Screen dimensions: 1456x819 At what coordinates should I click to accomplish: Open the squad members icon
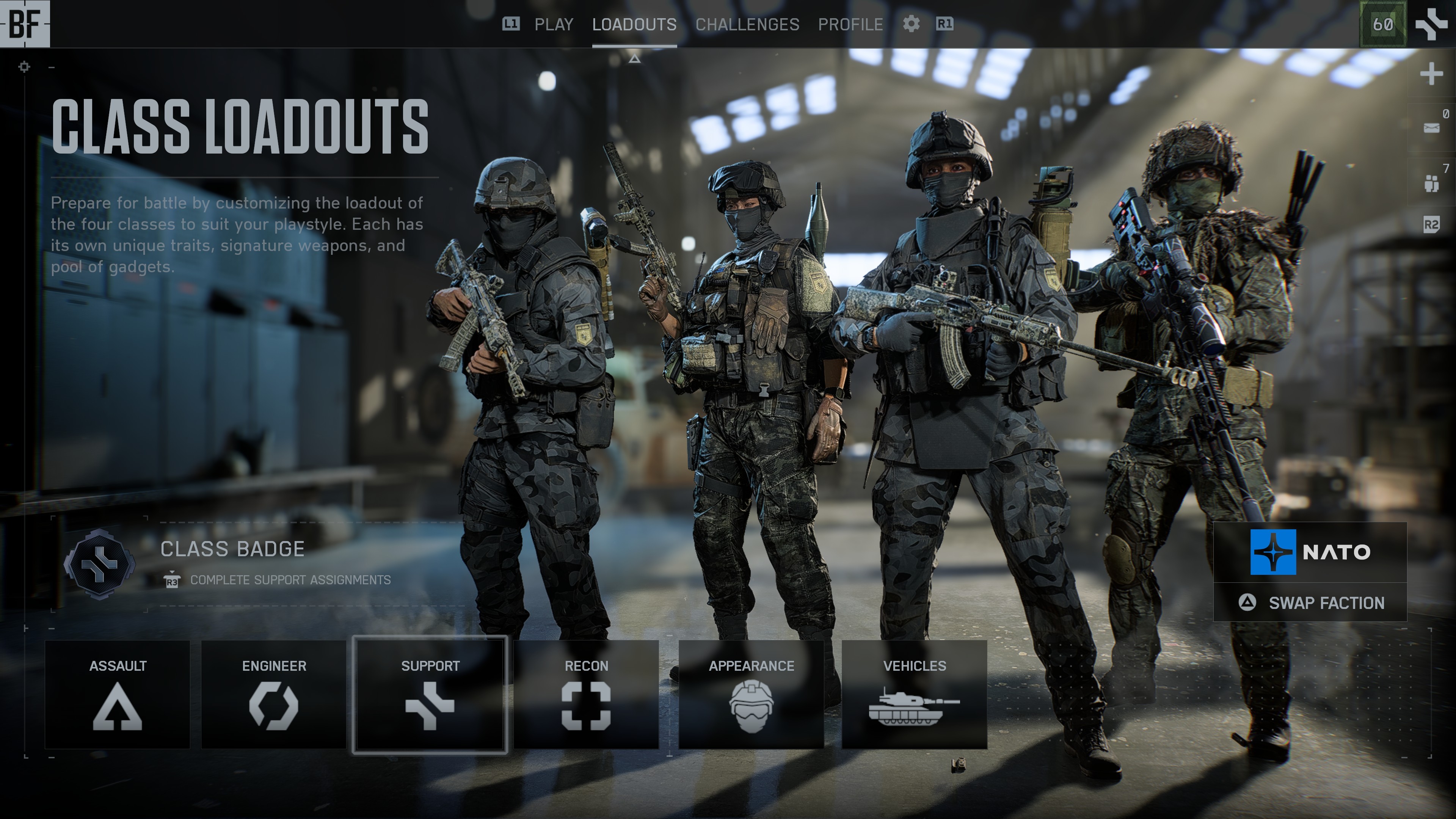(x=1431, y=182)
